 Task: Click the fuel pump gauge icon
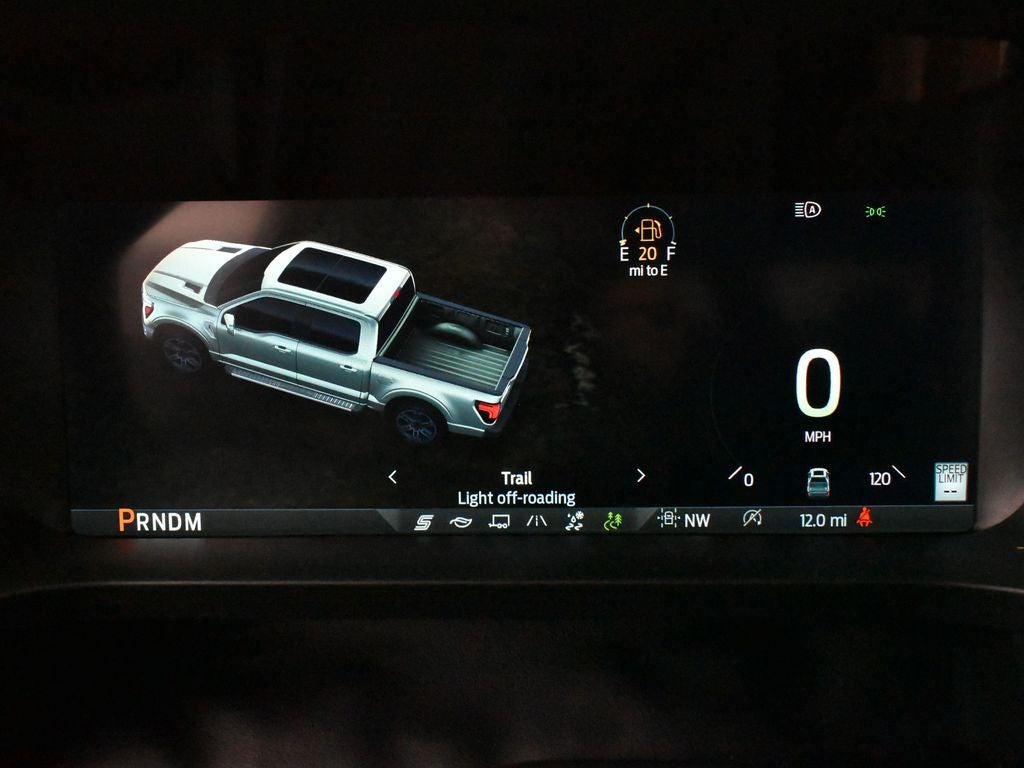click(648, 231)
